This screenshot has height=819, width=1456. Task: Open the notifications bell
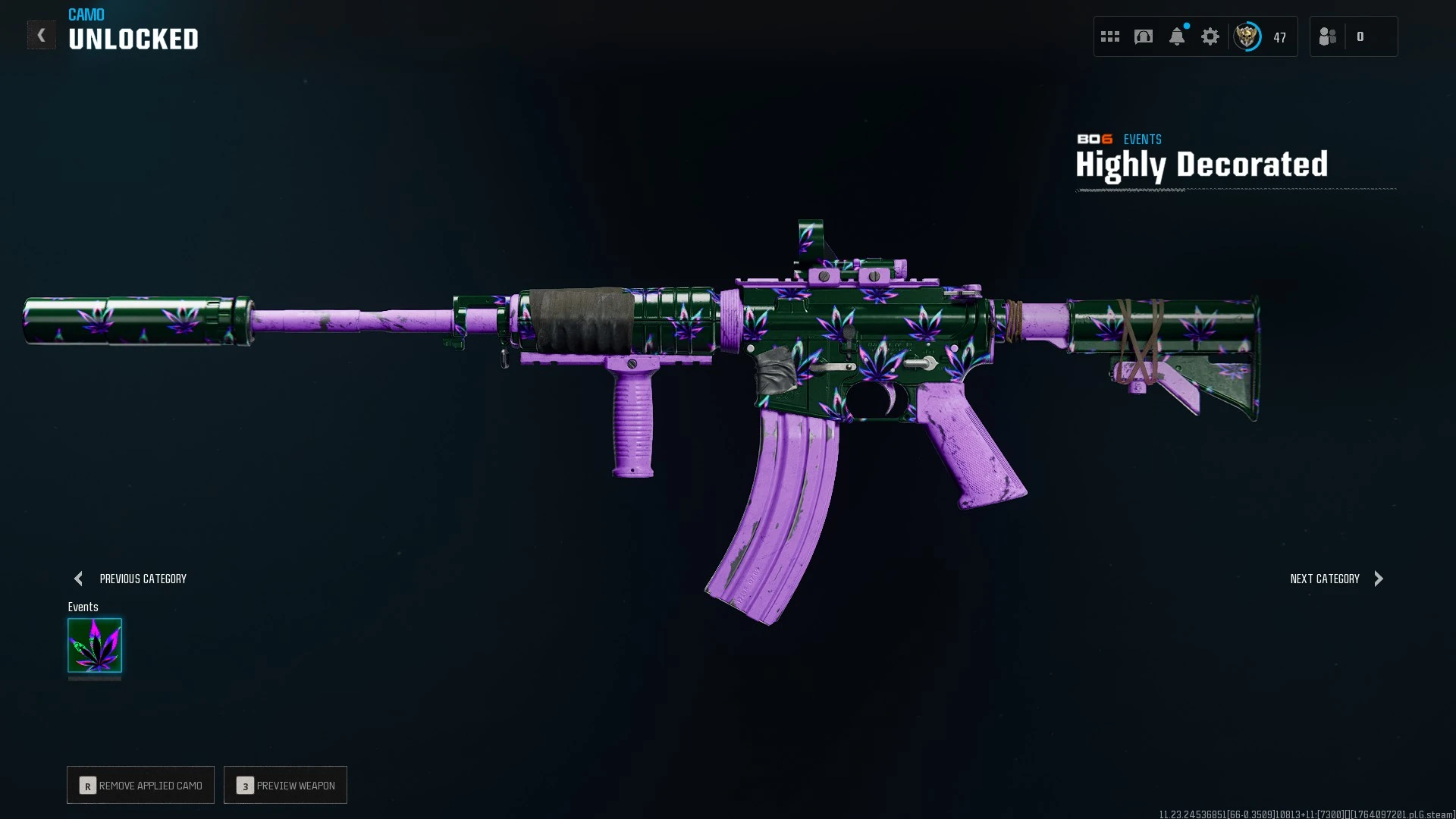click(1177, 36)
